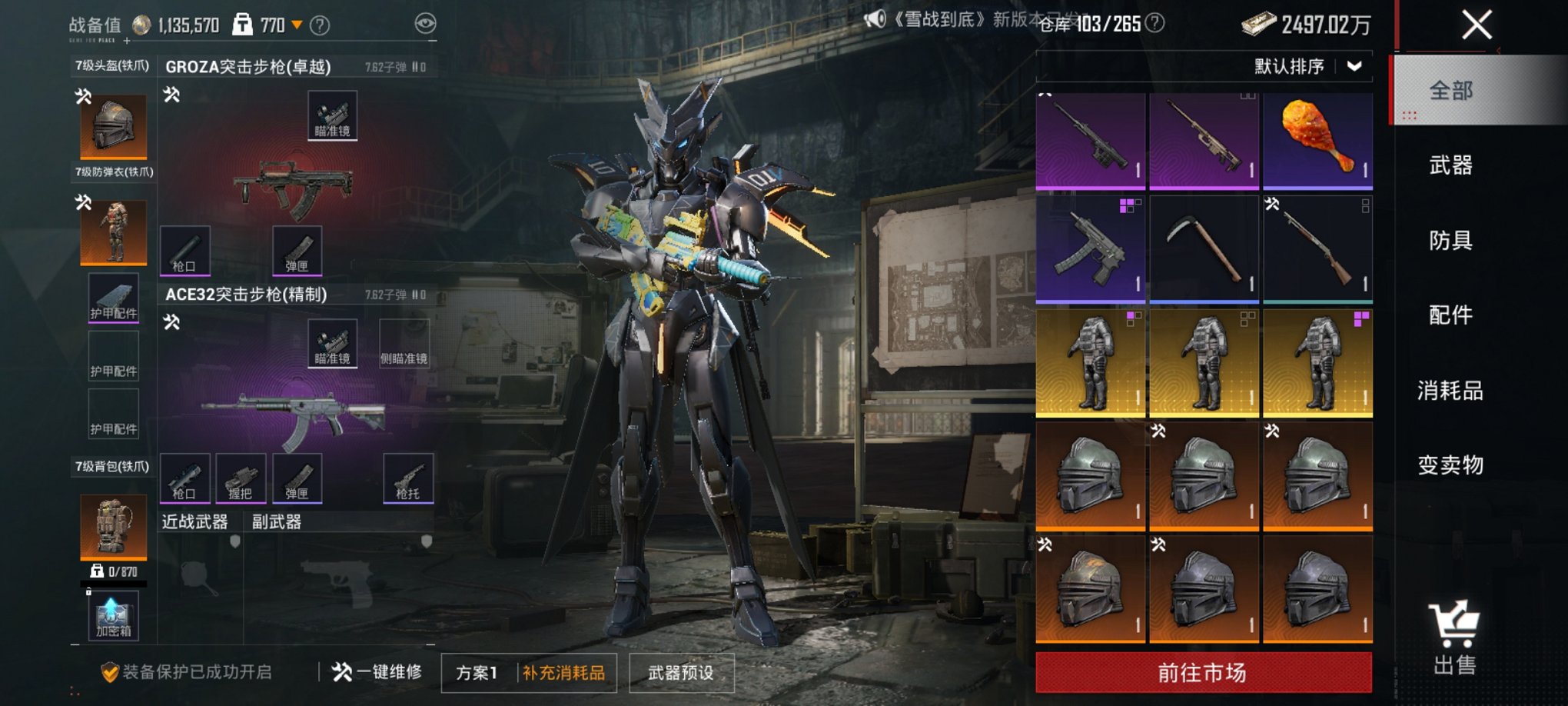This screenshot has height=706, width=1568.
Task: Click the 前往市场 red button
Action: point(1203,673)
